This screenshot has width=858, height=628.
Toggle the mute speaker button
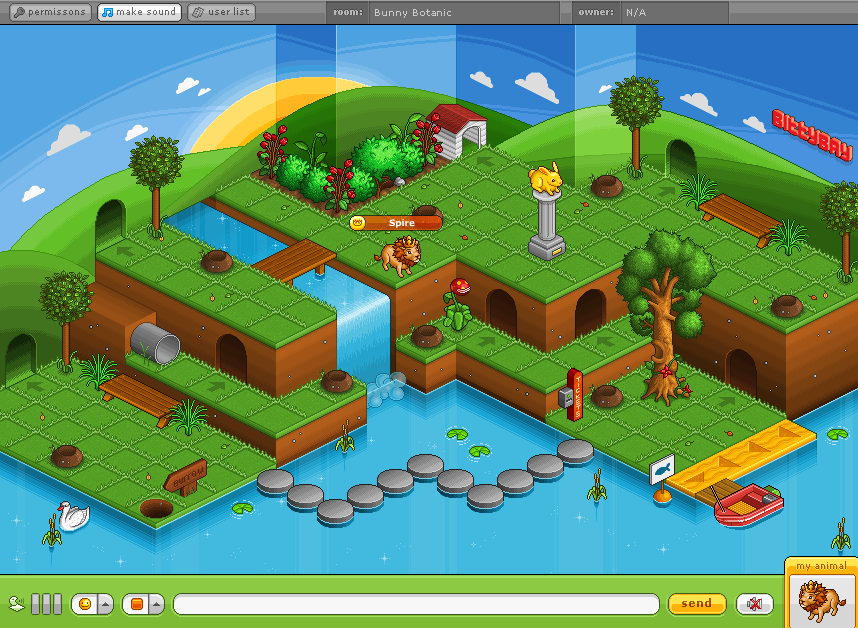(x=754, y=603)
